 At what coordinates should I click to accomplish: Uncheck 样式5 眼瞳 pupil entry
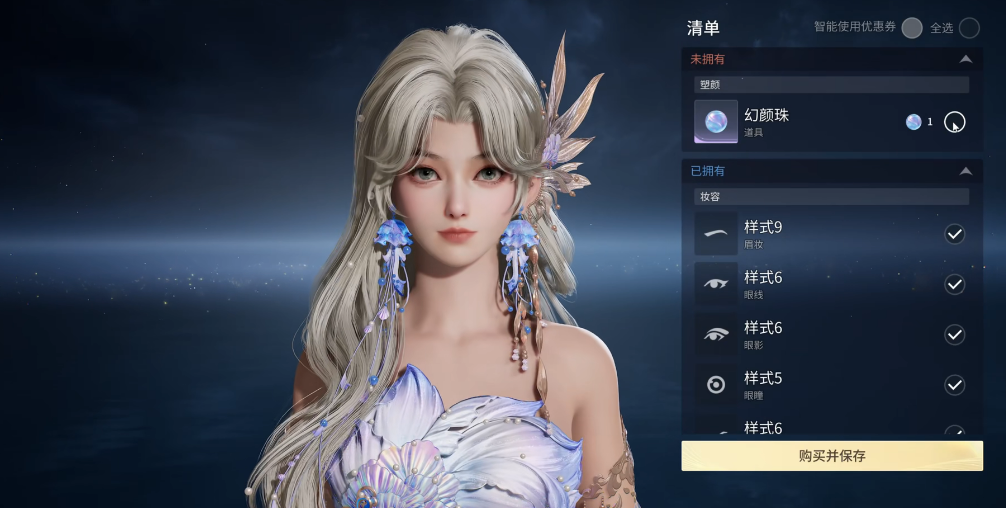[954, 385]
